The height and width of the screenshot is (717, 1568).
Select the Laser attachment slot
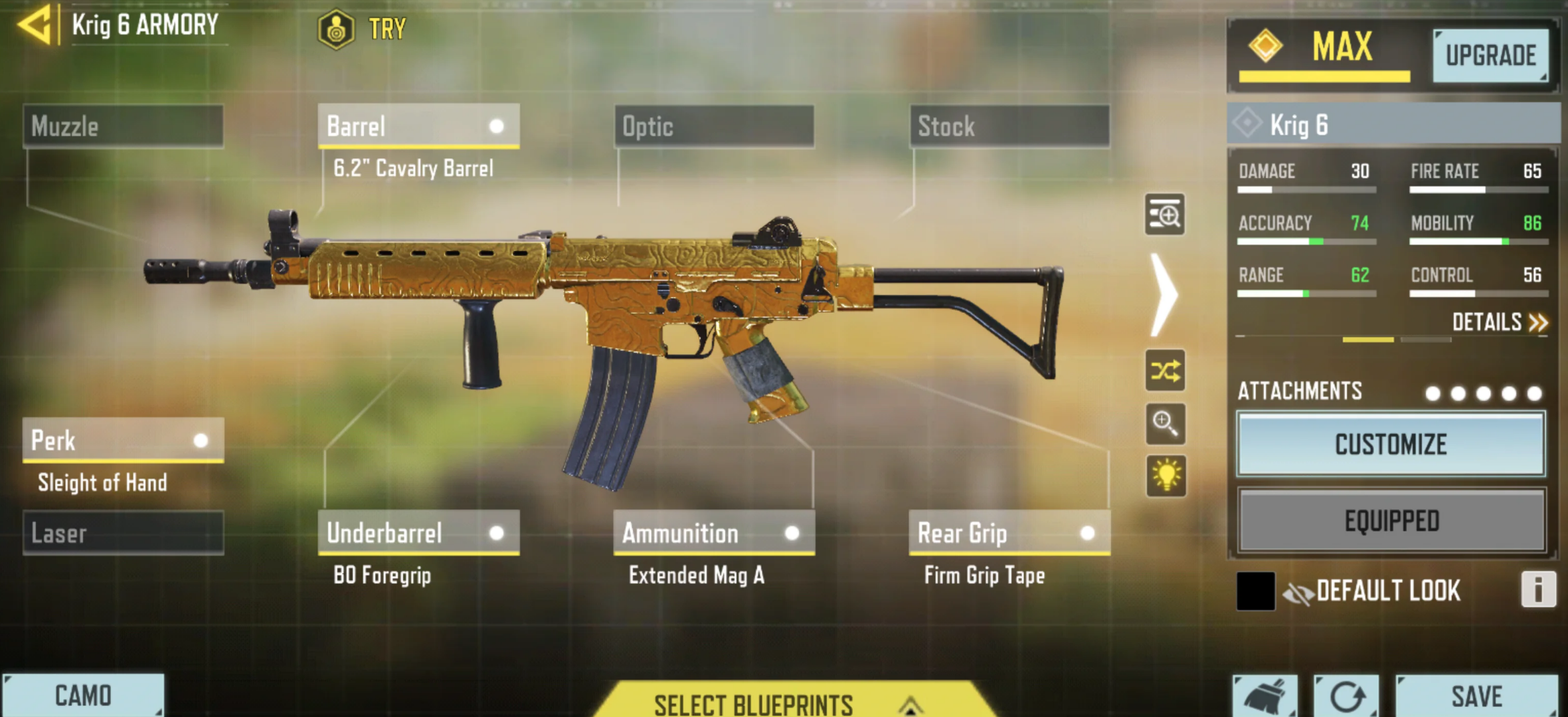[x=123, y=533]
